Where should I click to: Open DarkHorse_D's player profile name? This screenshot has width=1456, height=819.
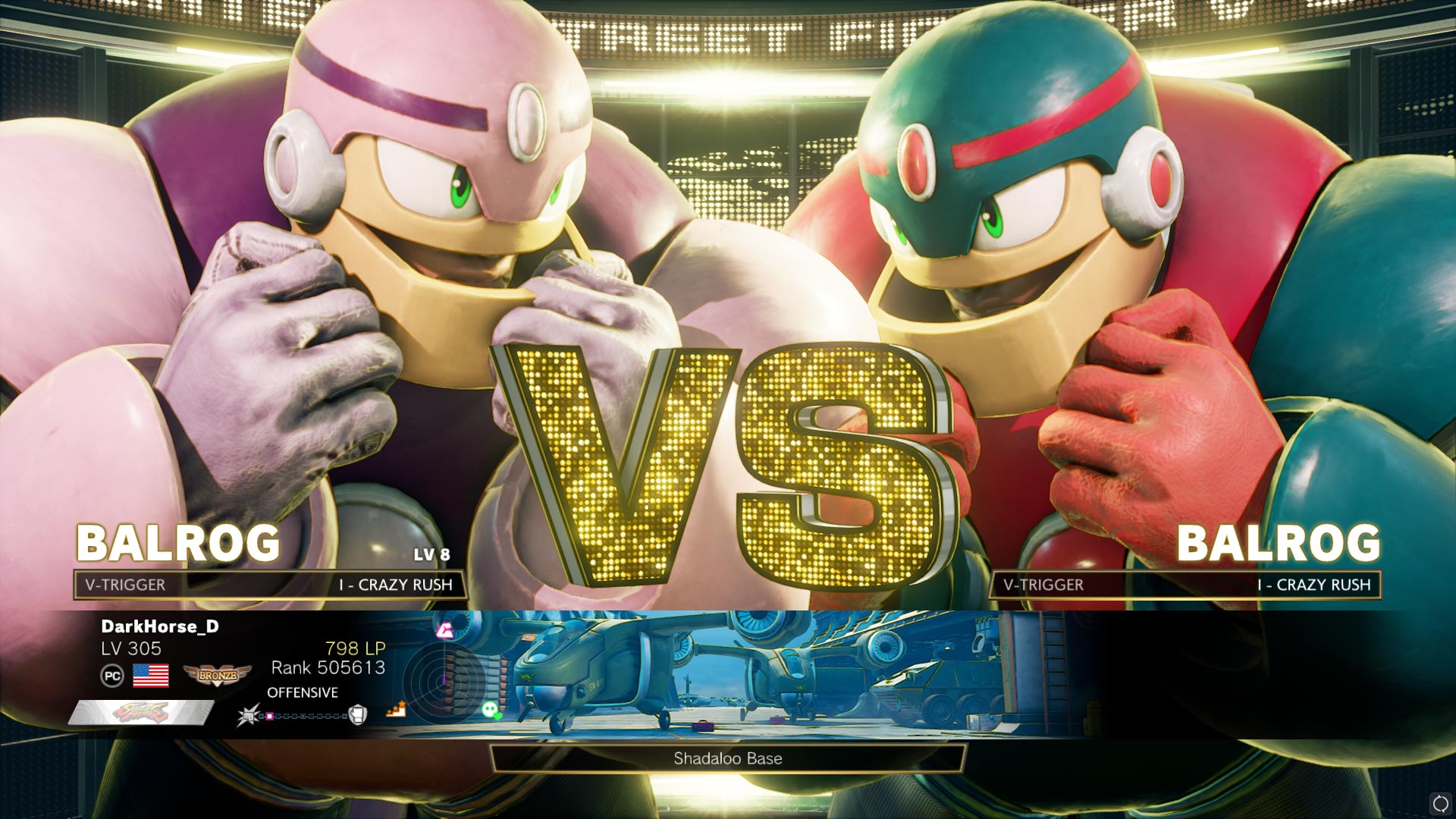[x=161, y=627]
